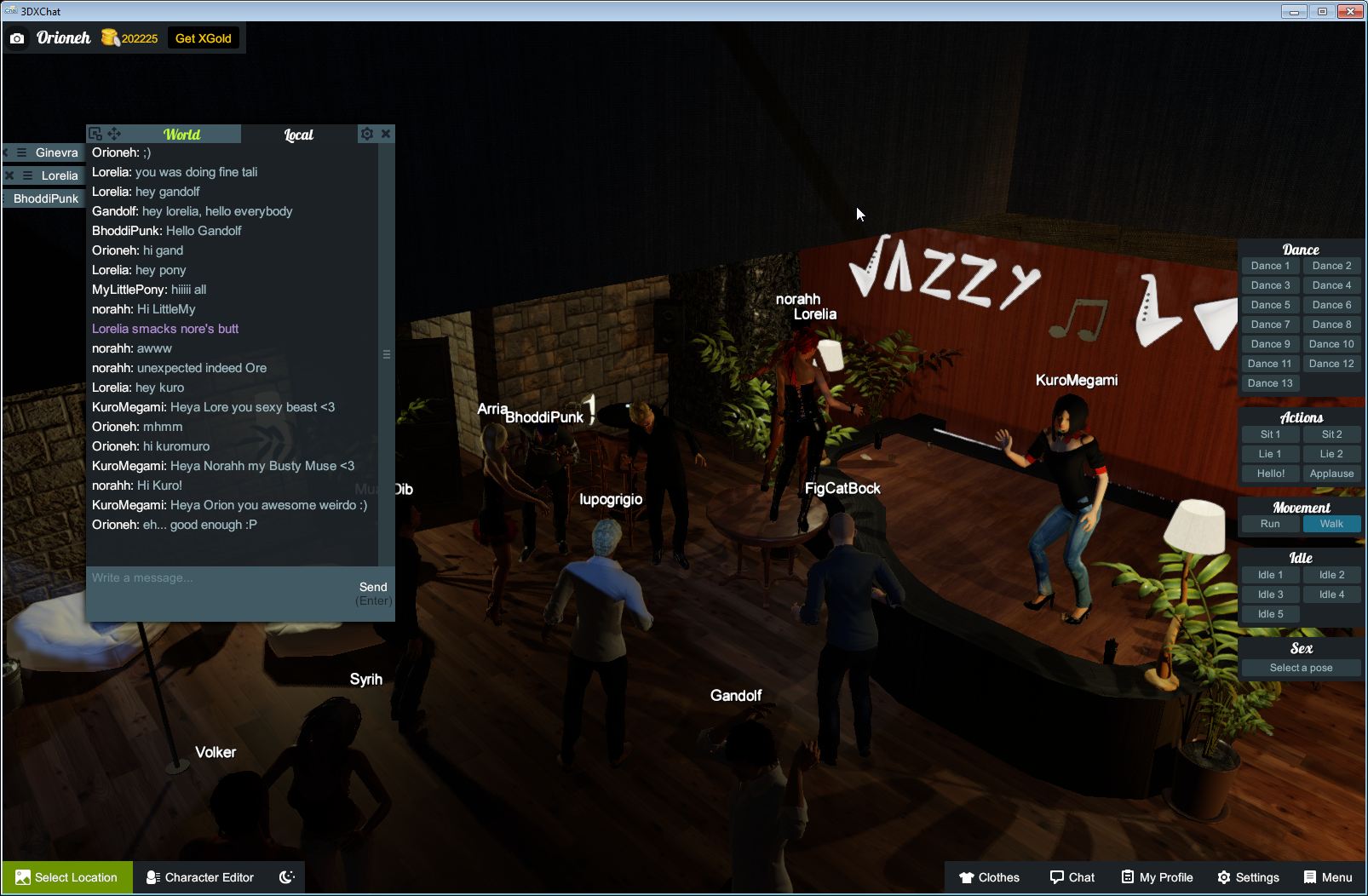Switch character movement to Walk
Viewport: 1368px width, 896px height.
(x=1331, y=524)
